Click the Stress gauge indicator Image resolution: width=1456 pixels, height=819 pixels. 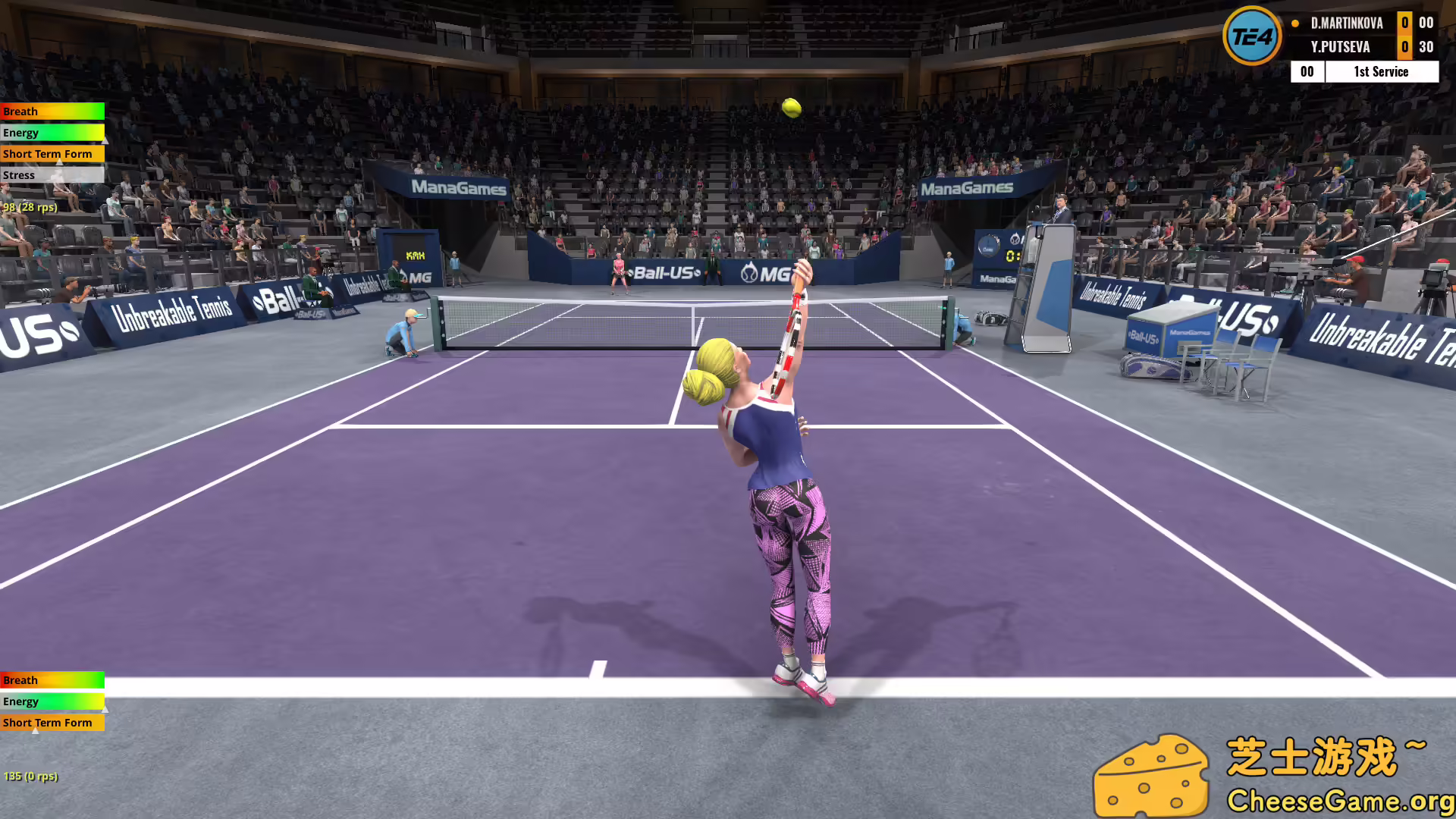(x=52, y=174)
